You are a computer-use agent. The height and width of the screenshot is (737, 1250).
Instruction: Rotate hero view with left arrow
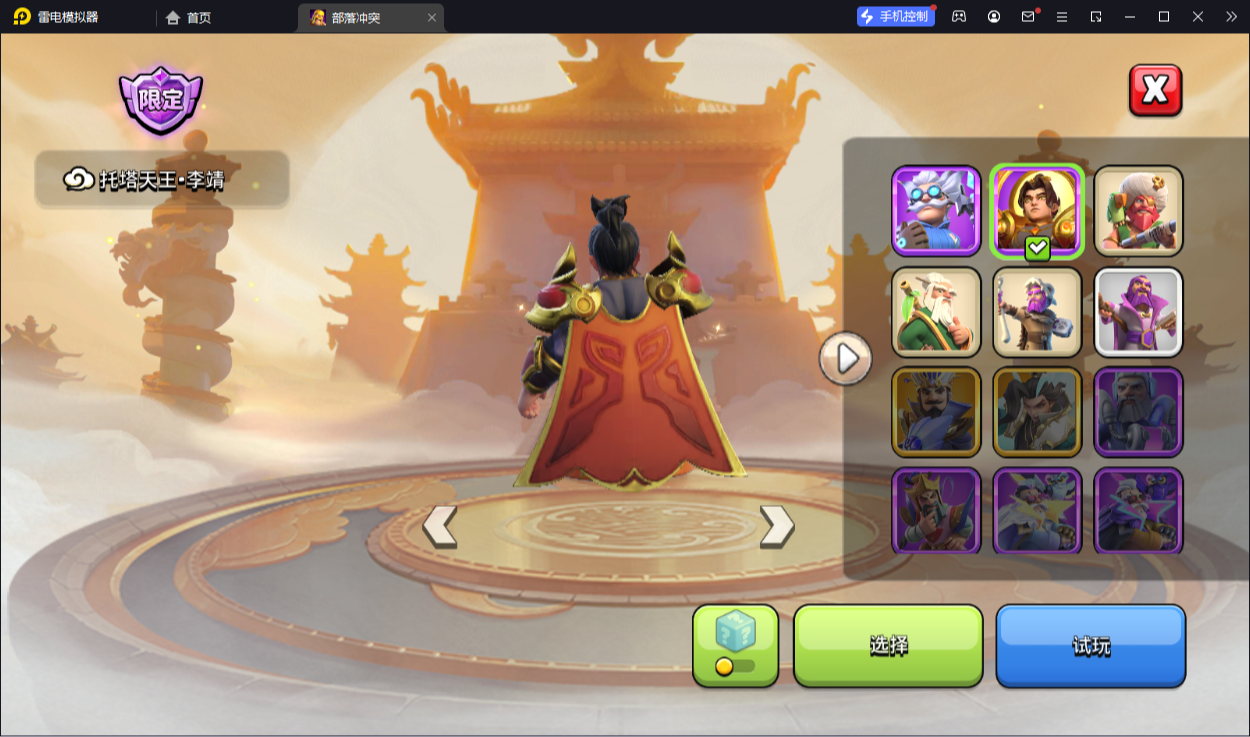[440, 526]
